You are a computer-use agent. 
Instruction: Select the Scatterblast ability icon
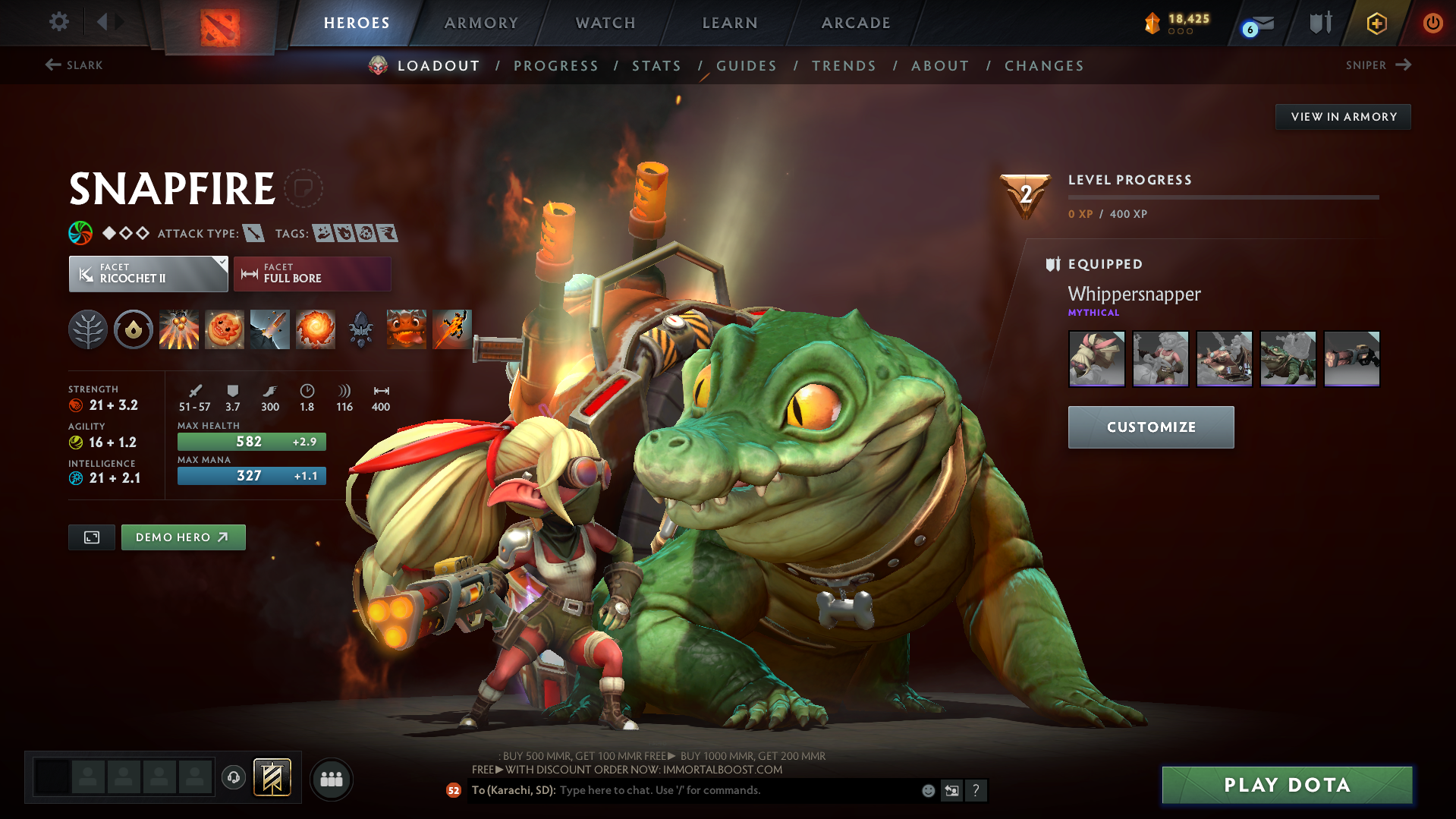coord(179,329)
